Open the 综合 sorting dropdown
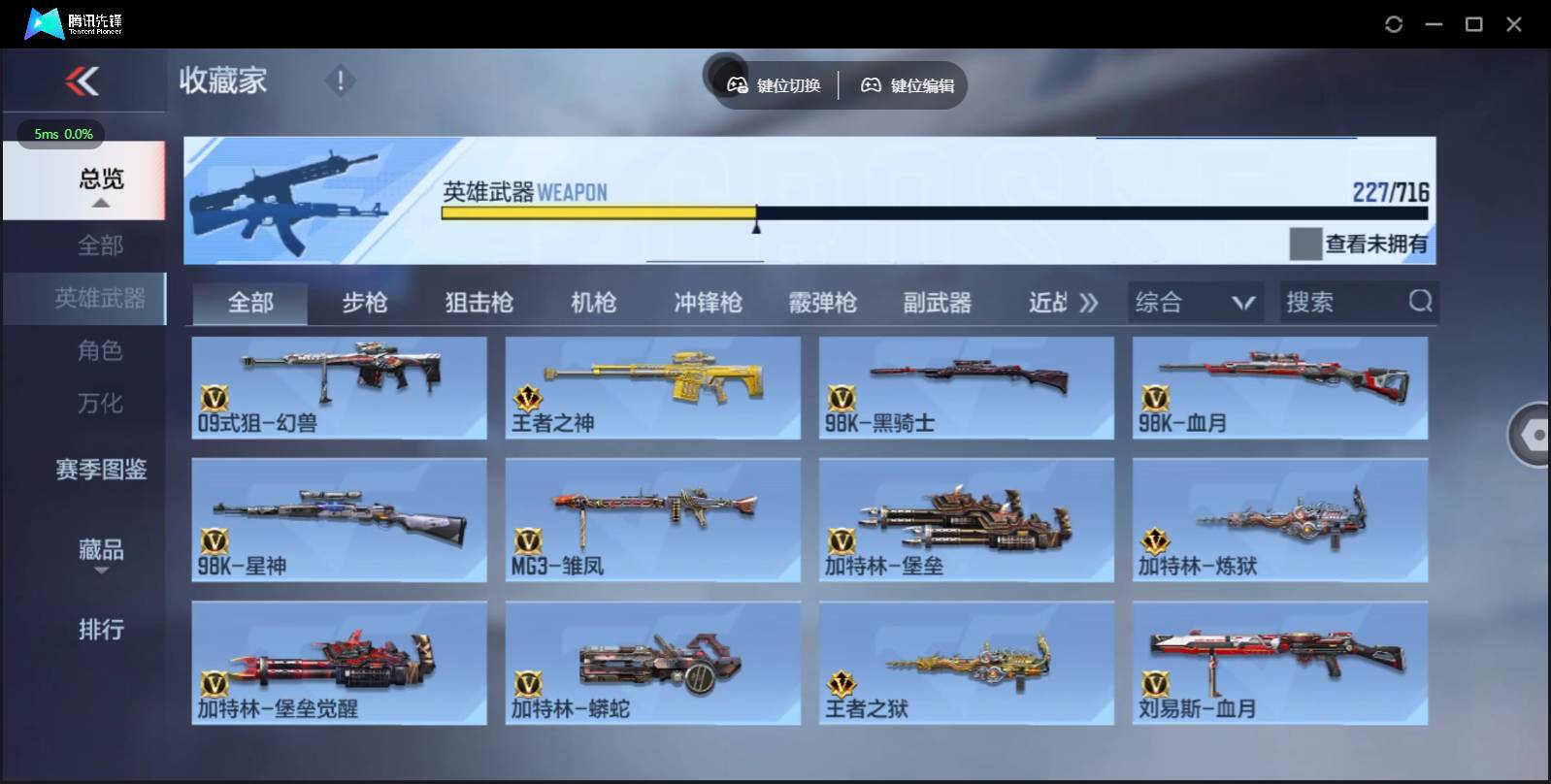Viewport: 1551px width, 784px height. (x=1195, y=302)
